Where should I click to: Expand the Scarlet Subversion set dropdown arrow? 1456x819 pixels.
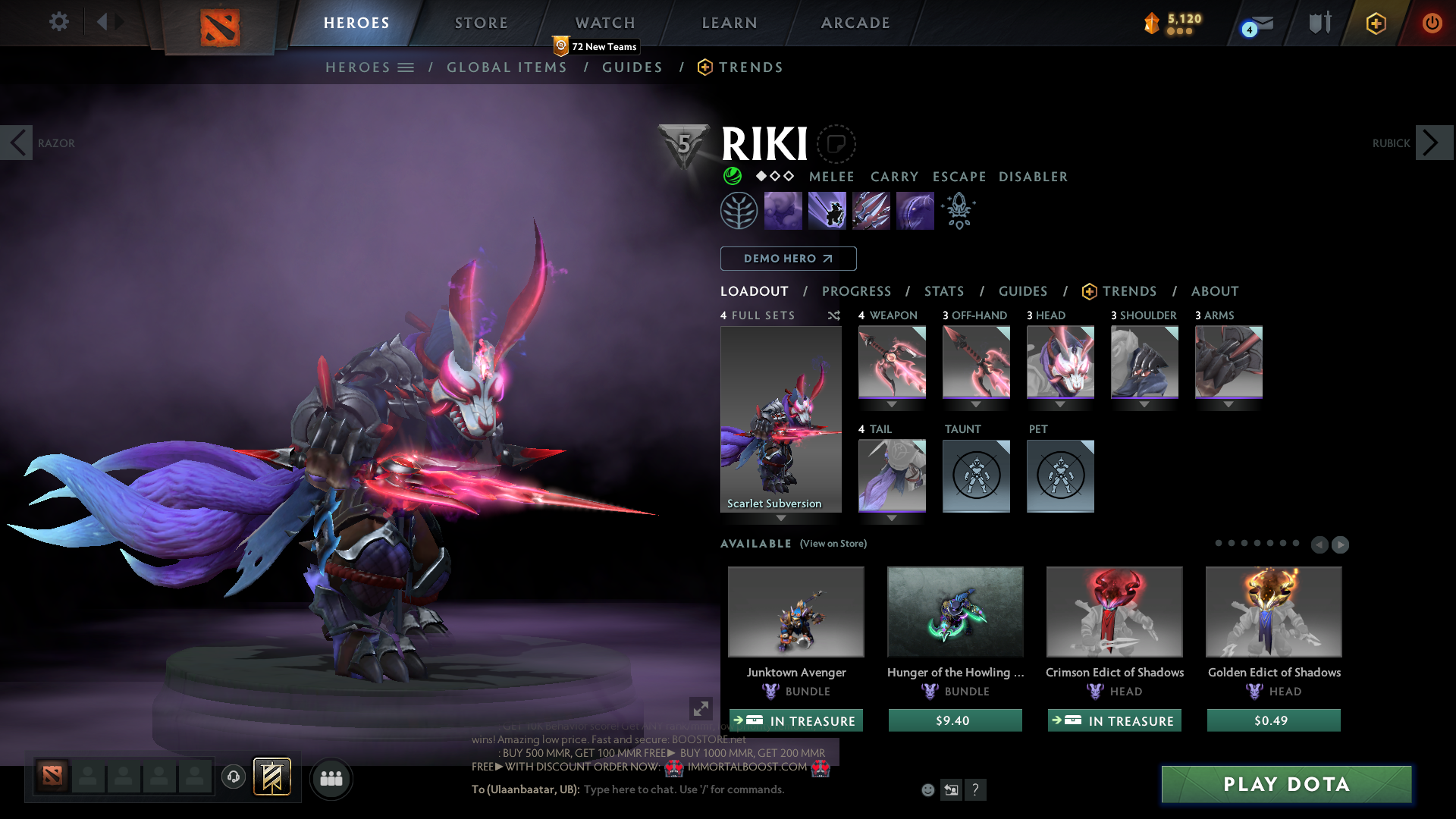pyautogui.click(x=781, y=517)
